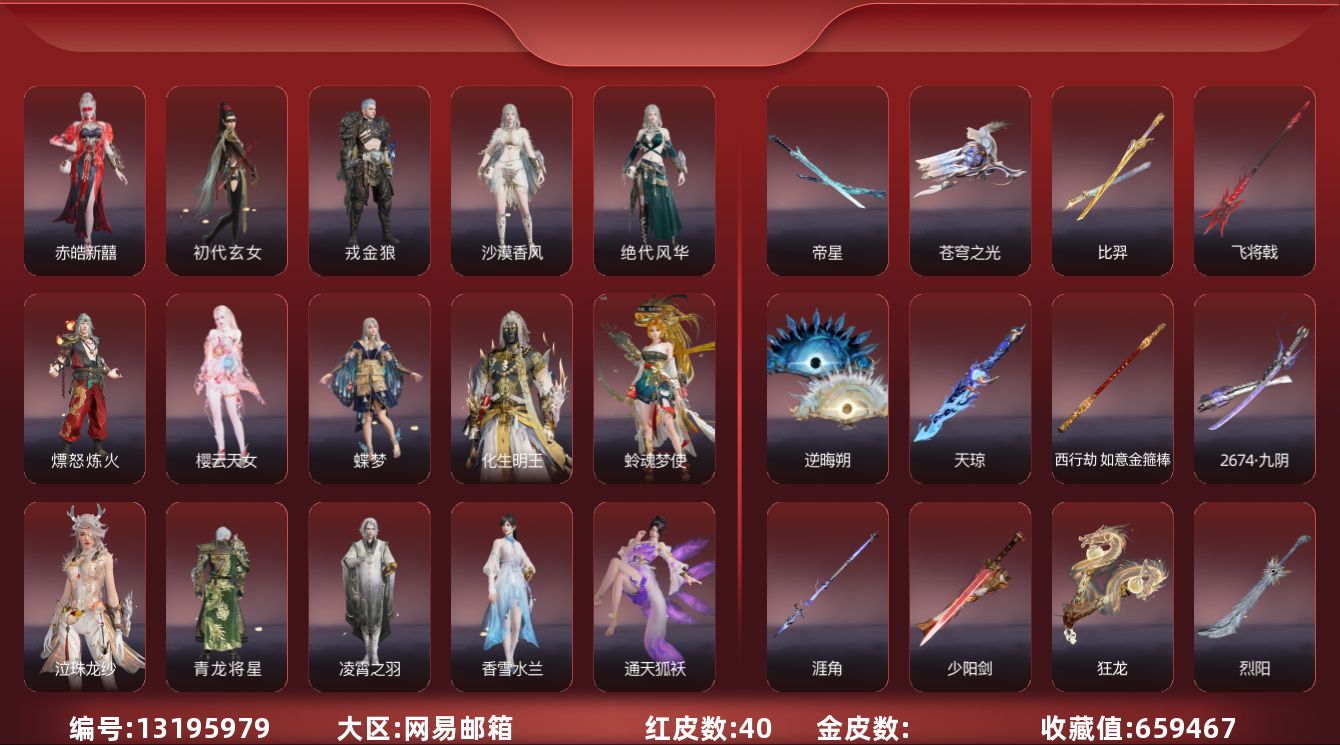Select the 少阳剑 sword card

click(970, 596)
